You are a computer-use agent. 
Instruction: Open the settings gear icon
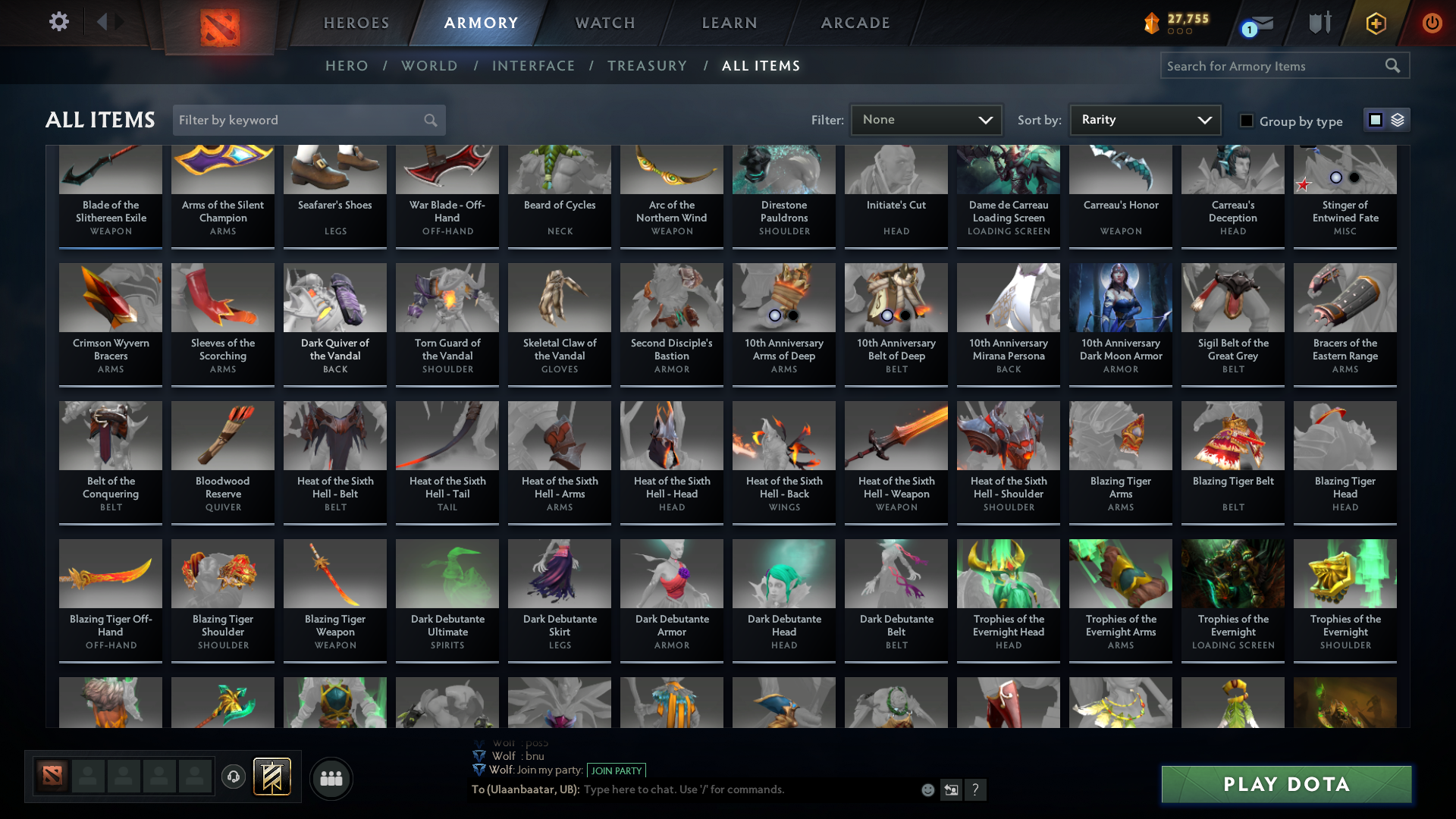tap(58, 22)
